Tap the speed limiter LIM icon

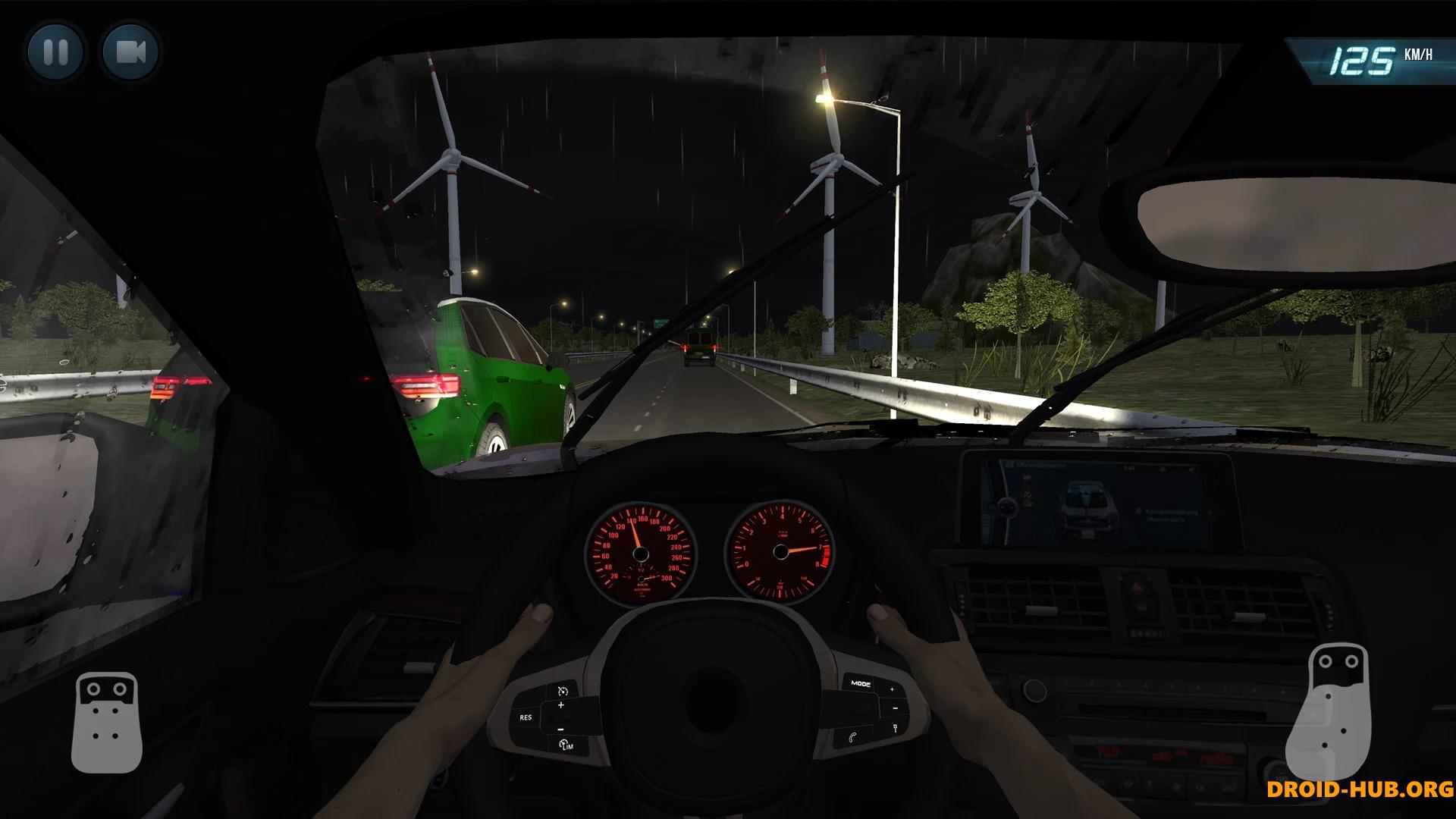click(x=567, y=745)
